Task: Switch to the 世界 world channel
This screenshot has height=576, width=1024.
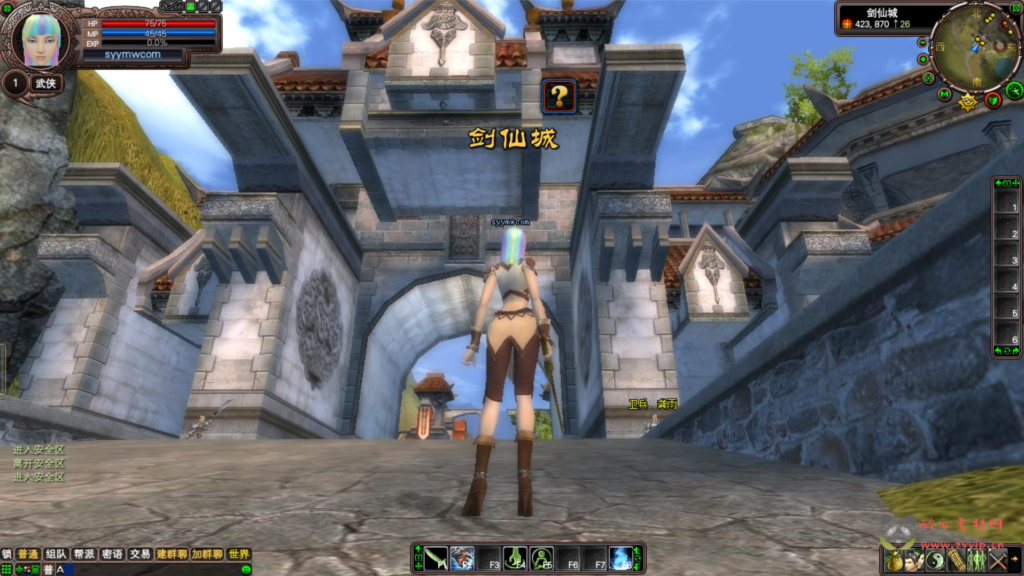Action: tap(238, 554)
